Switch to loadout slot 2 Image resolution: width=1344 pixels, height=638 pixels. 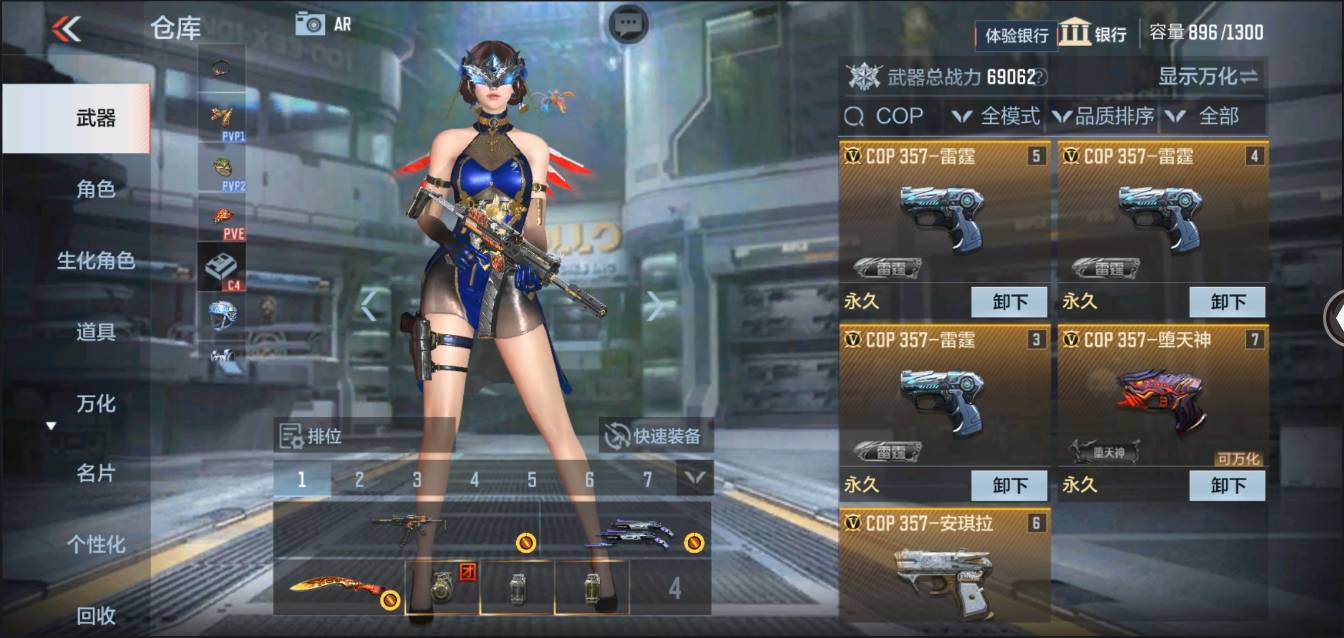(x=359, y=480)
